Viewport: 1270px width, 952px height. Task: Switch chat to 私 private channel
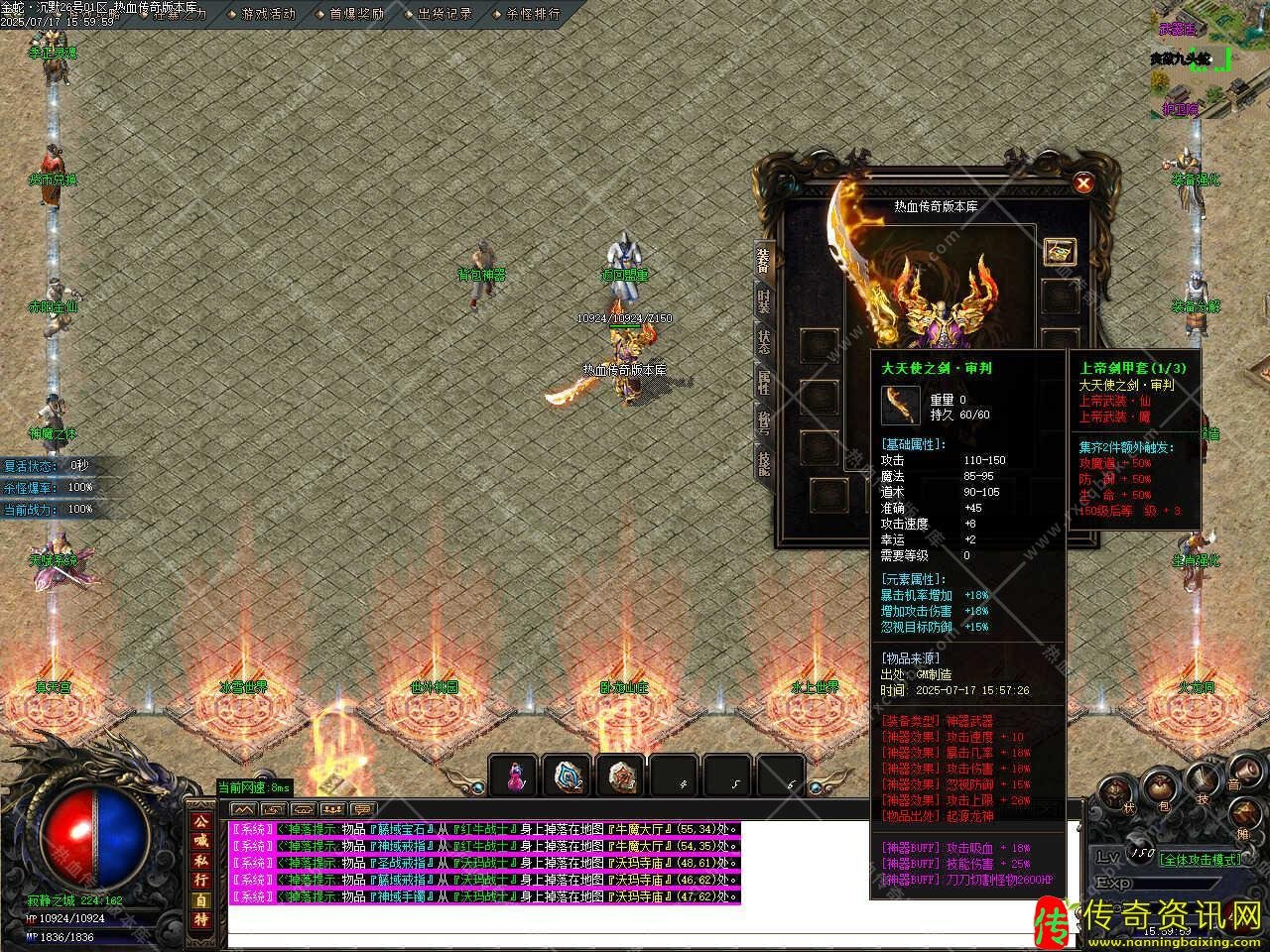[x=200, y=861]
